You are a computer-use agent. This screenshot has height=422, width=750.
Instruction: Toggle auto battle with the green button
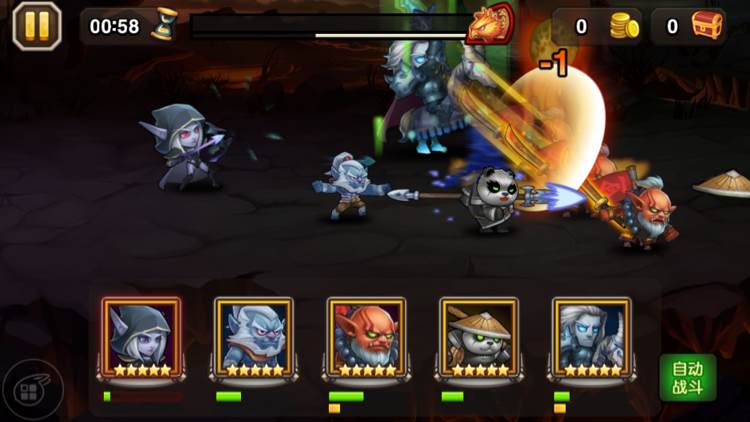[x=687, y=378]
